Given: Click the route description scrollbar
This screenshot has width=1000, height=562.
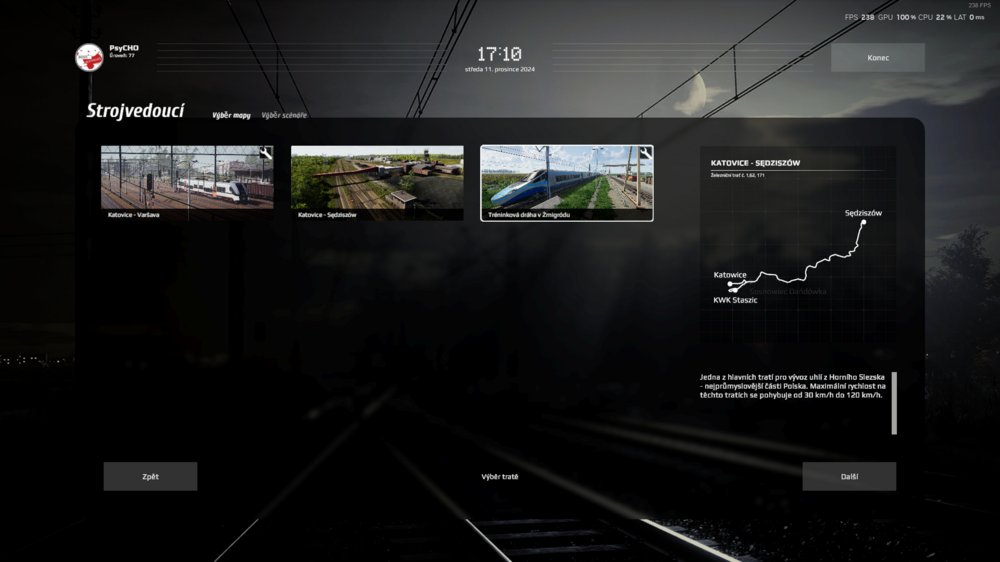Looking at the screenshot, I should (894, 403).
